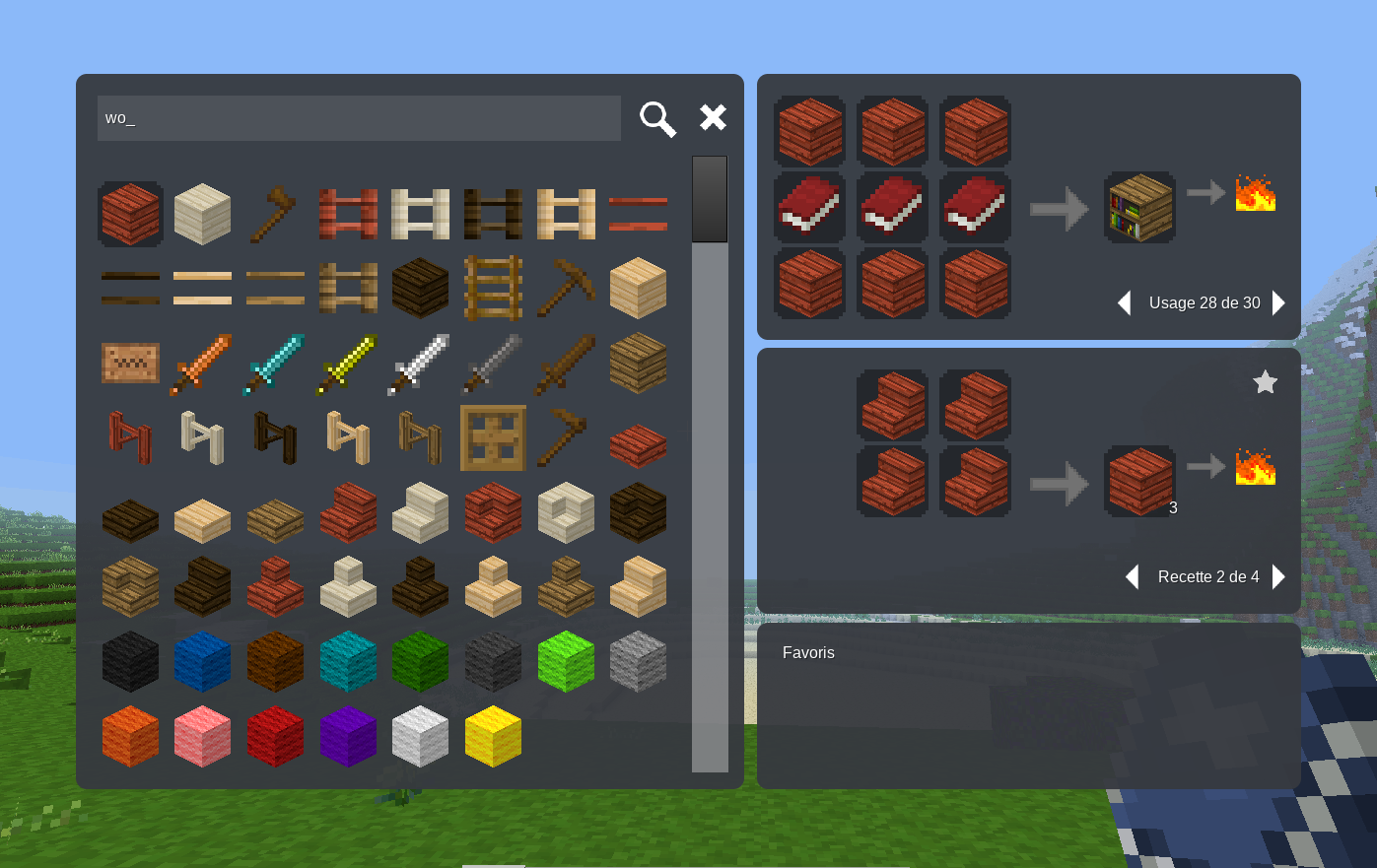Click the wooden trapdoor item

(493, 437)
